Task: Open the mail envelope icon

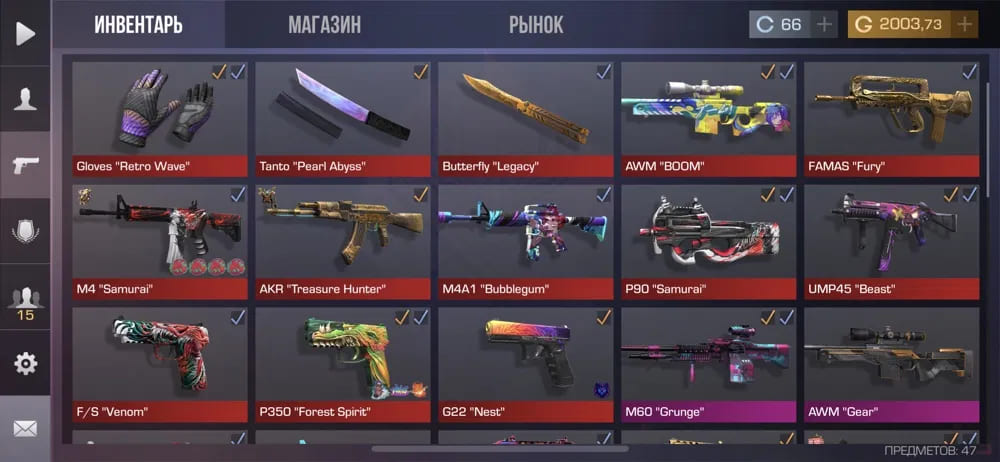Action: (x=25, y=429)
